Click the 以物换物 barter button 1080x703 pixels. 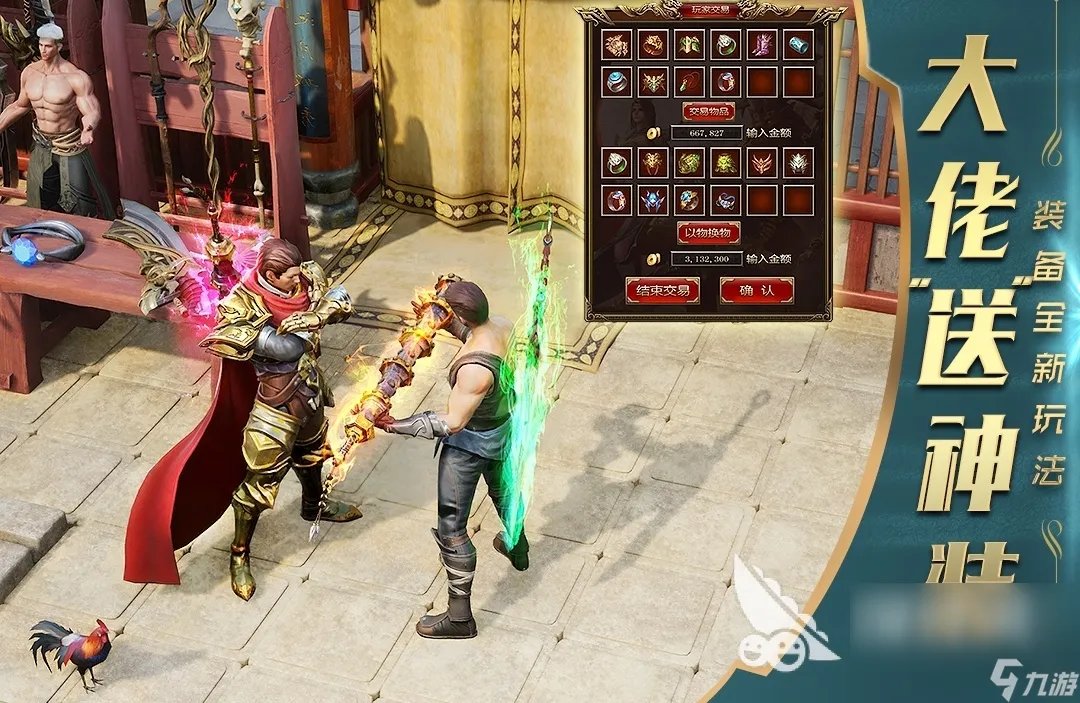tap(707, 232)
